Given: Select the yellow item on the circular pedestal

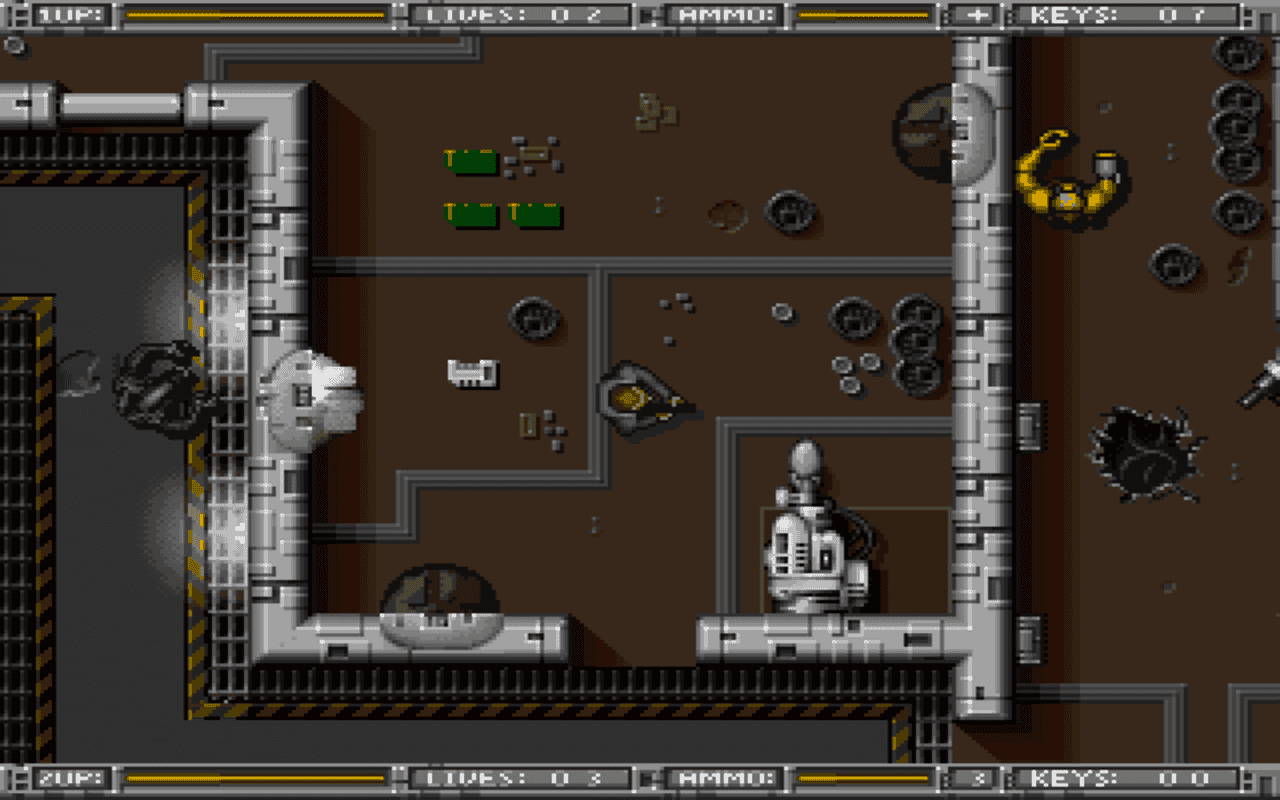Looking at the screenshot, I should pyautogui.click(x=634, y=395).
